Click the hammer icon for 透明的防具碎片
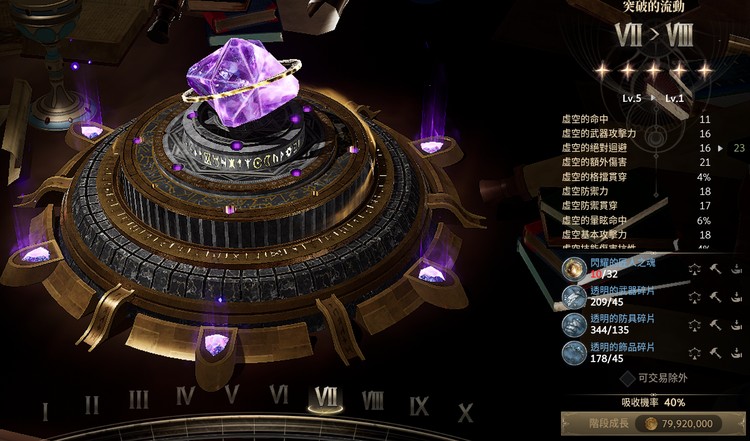The image size is (750, 441). (716, 324)
